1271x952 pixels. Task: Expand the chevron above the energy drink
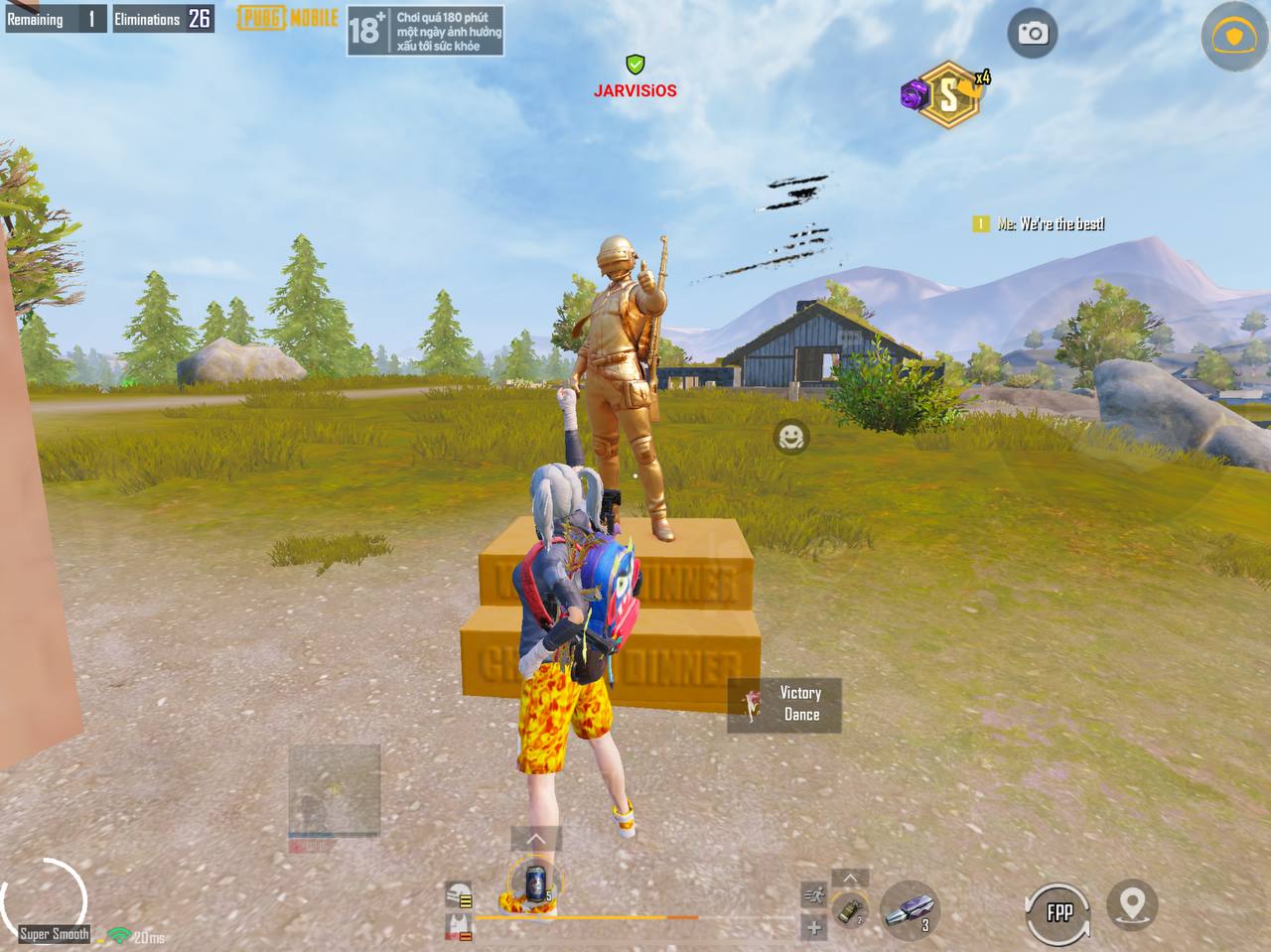538,839
